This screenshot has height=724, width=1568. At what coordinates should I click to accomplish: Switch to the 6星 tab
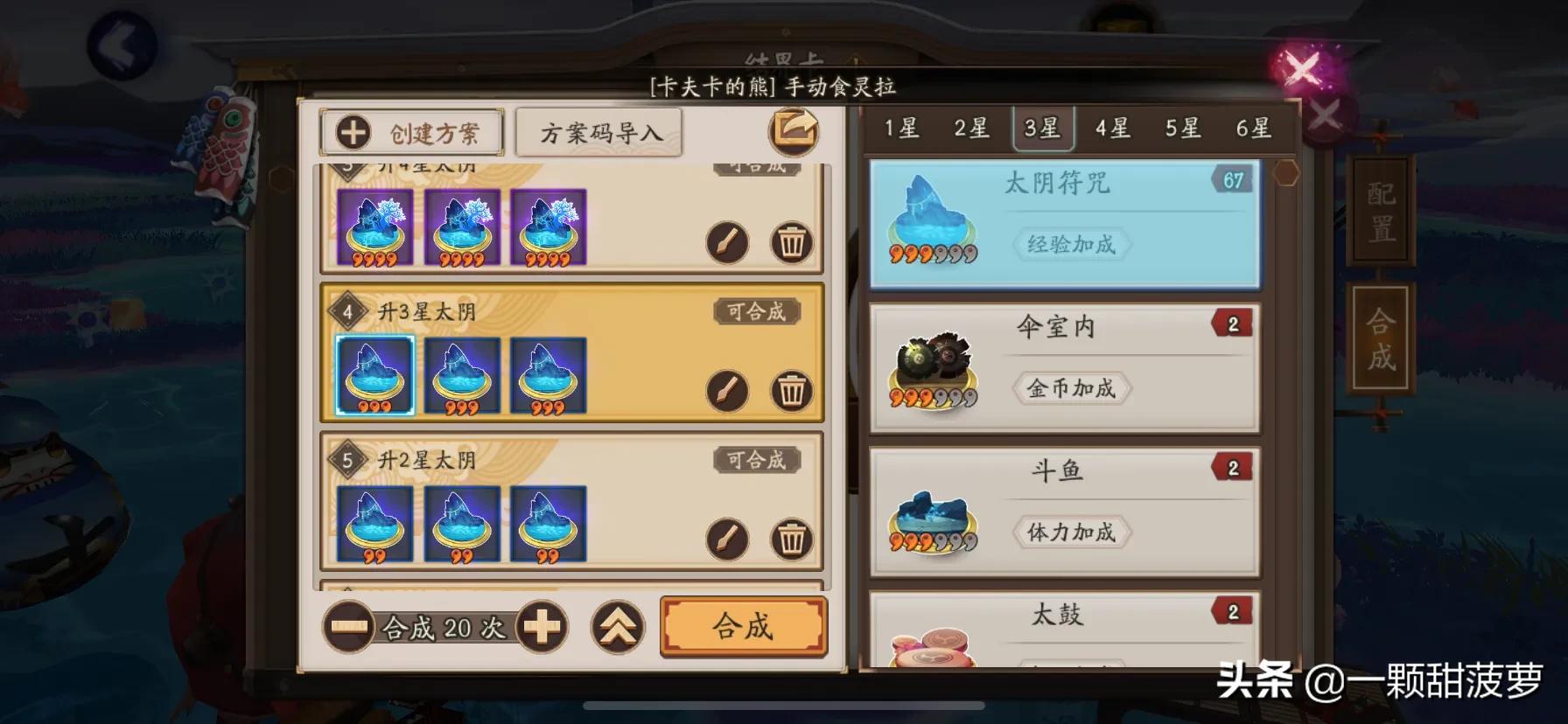click(x=1255, y=128)
